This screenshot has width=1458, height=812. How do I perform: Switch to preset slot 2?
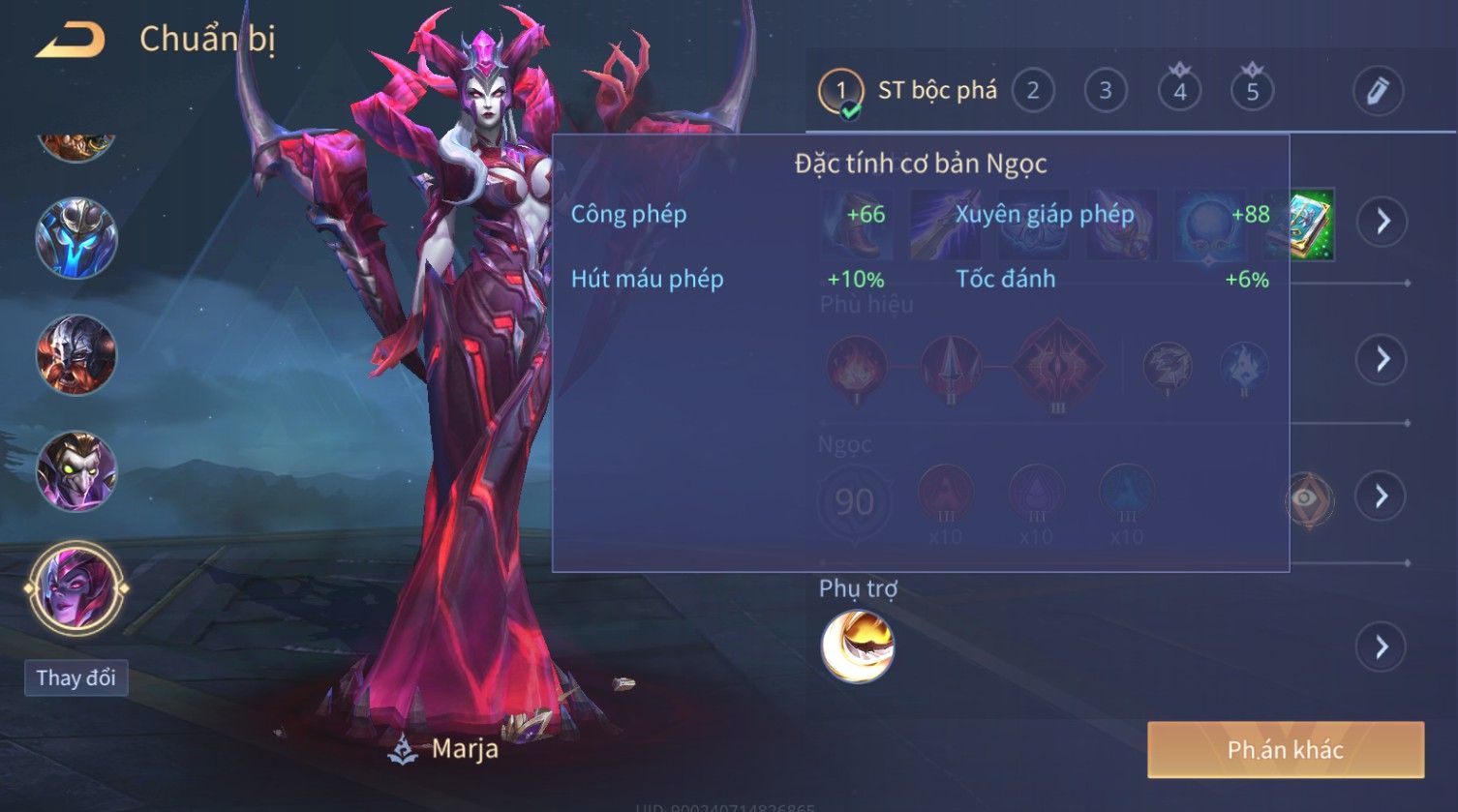1032,91
